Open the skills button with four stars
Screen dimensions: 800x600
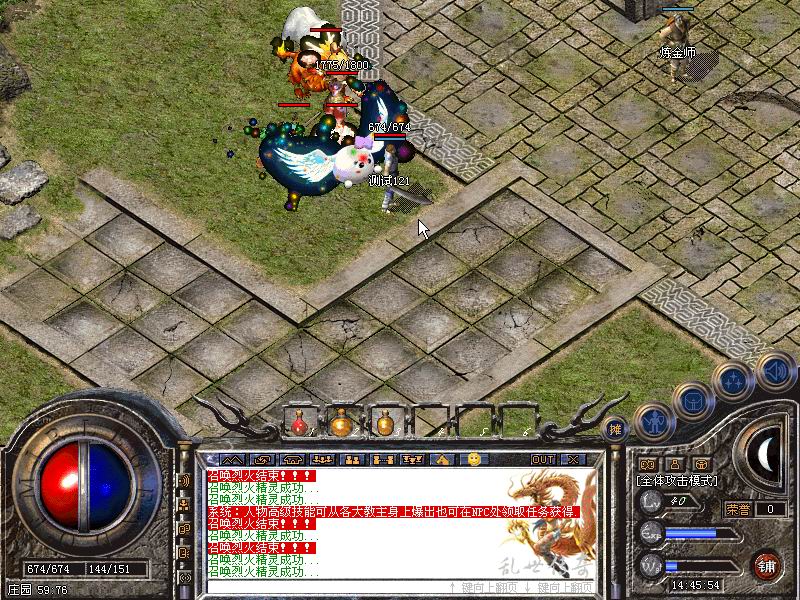[x=734, y=380]
